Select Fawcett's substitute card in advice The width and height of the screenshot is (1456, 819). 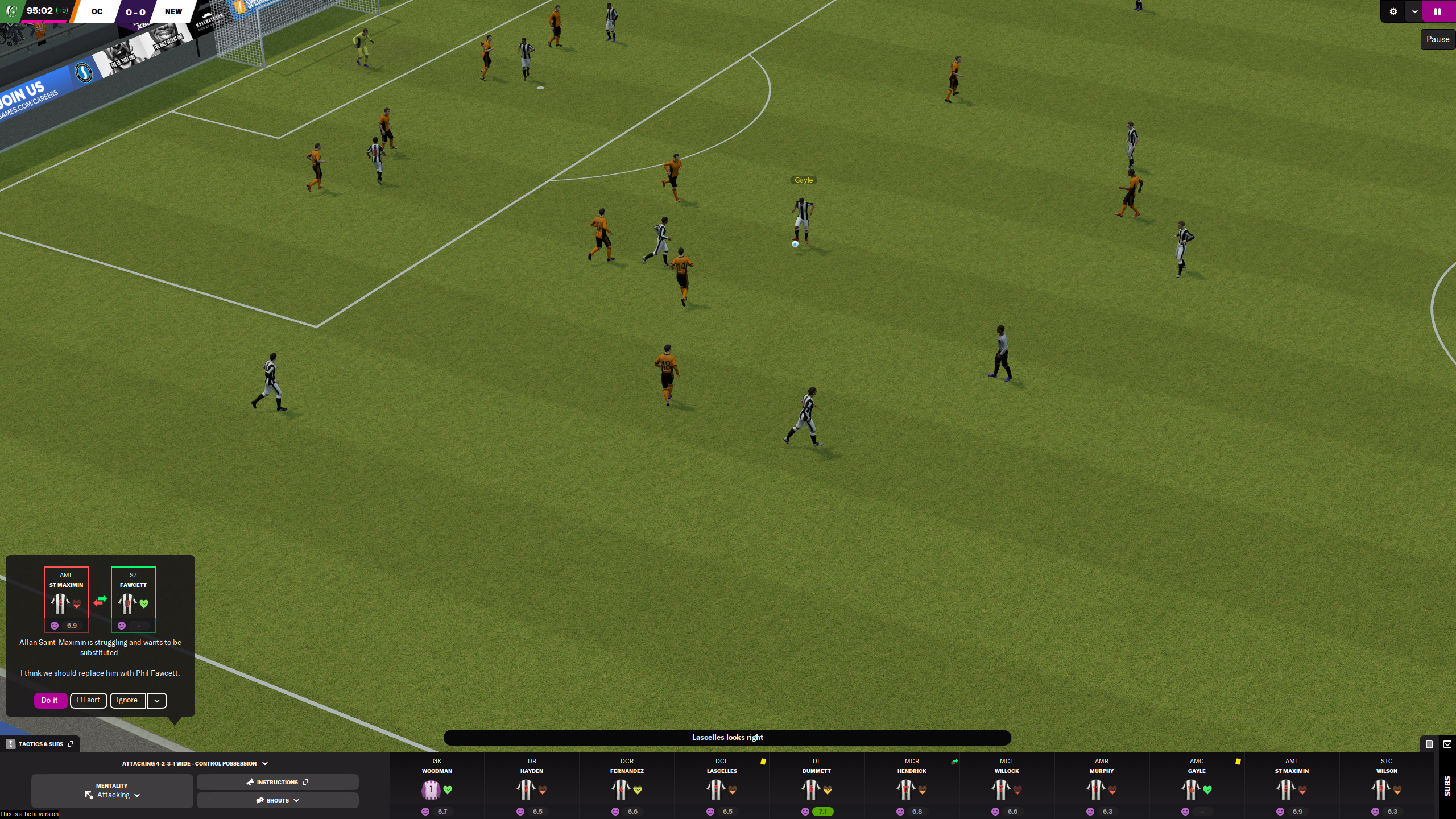pos(133,599)
